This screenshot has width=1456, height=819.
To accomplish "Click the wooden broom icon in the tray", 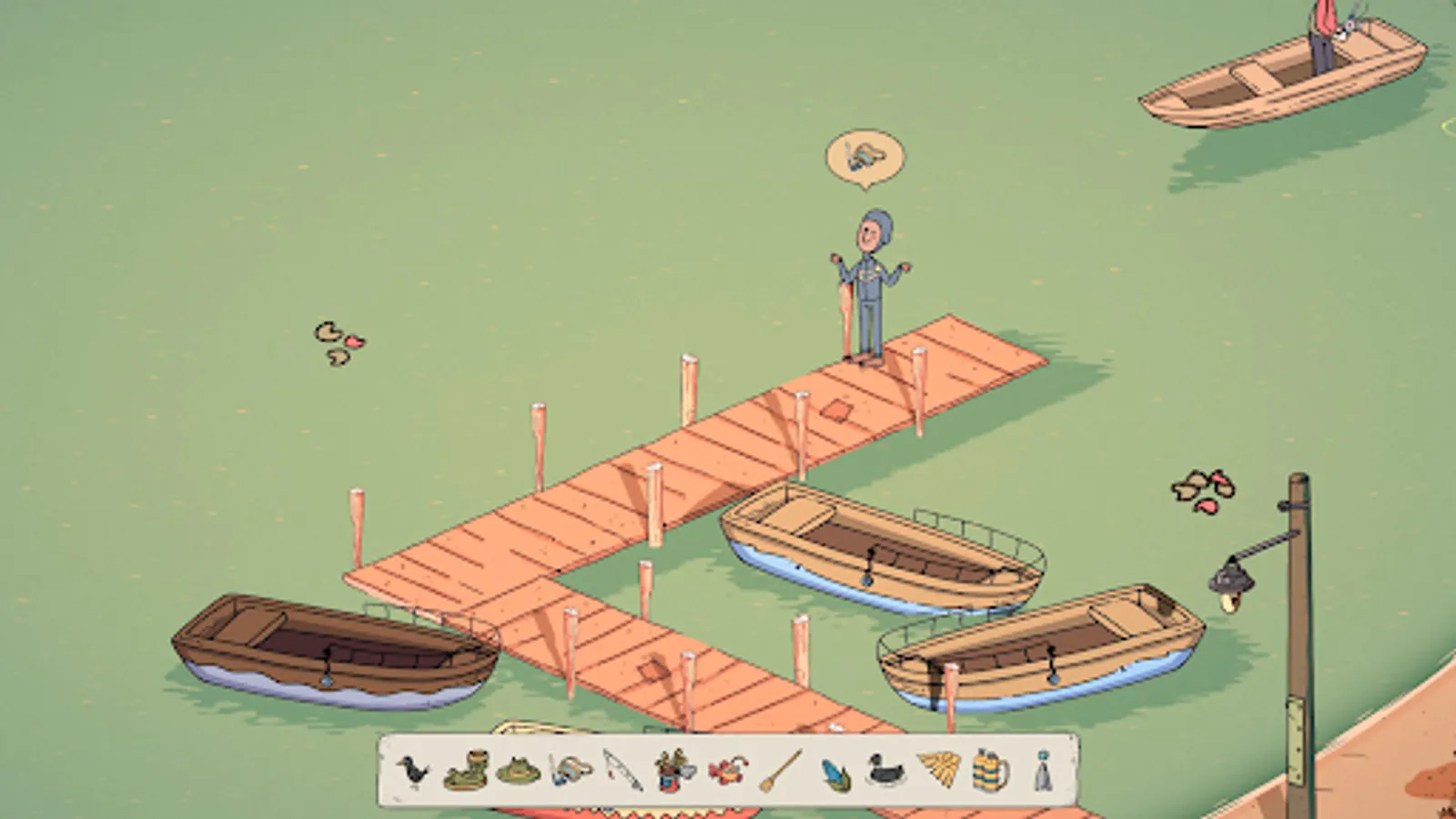I will click(x=779, y=772).
